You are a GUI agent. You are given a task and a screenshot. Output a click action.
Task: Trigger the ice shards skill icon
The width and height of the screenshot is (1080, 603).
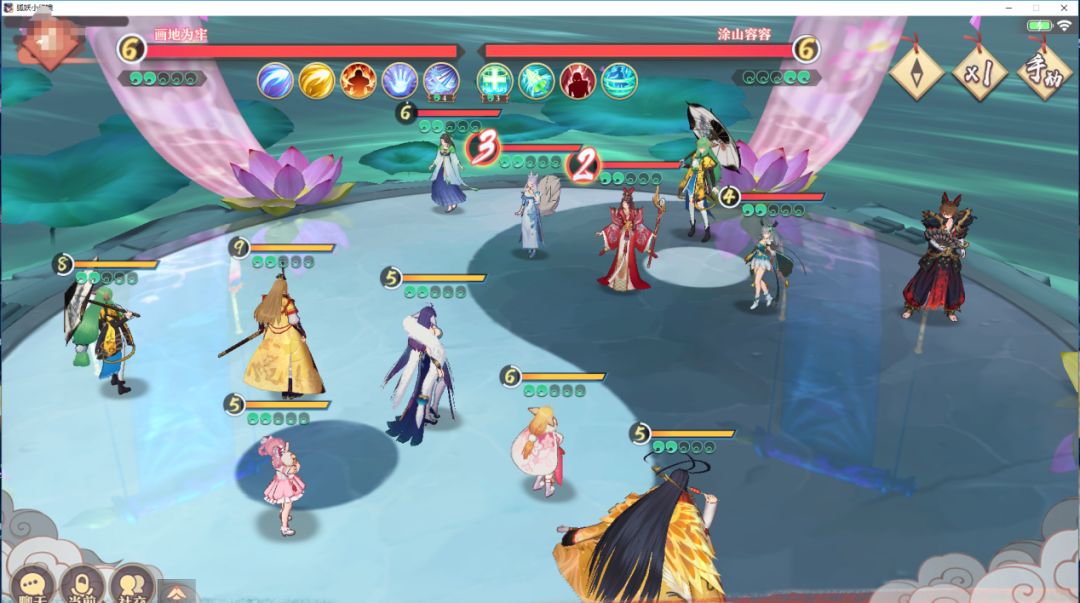pos(441,80)
